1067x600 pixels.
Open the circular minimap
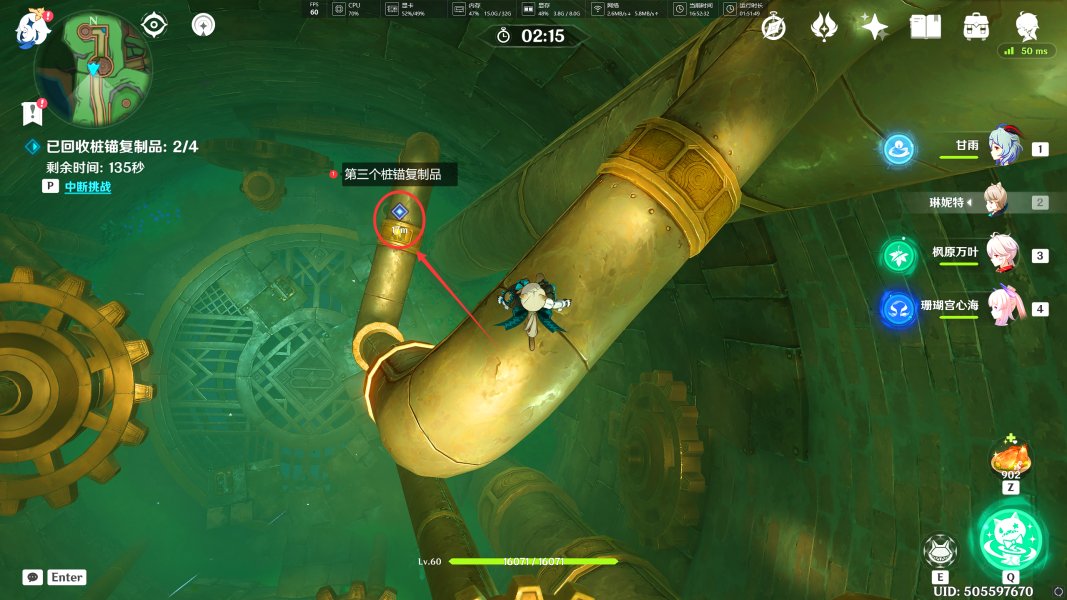pos(94,68)
